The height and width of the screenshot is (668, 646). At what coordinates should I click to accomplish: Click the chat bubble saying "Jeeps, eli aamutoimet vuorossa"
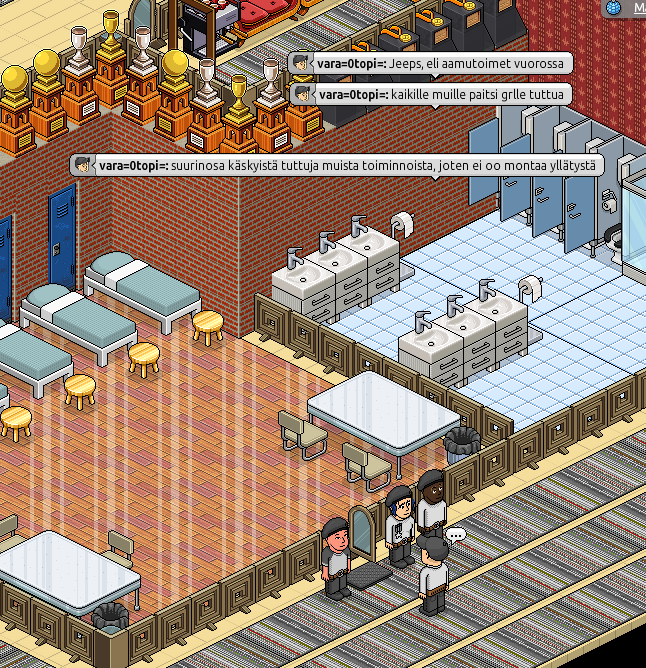click(x=430, y=63)
